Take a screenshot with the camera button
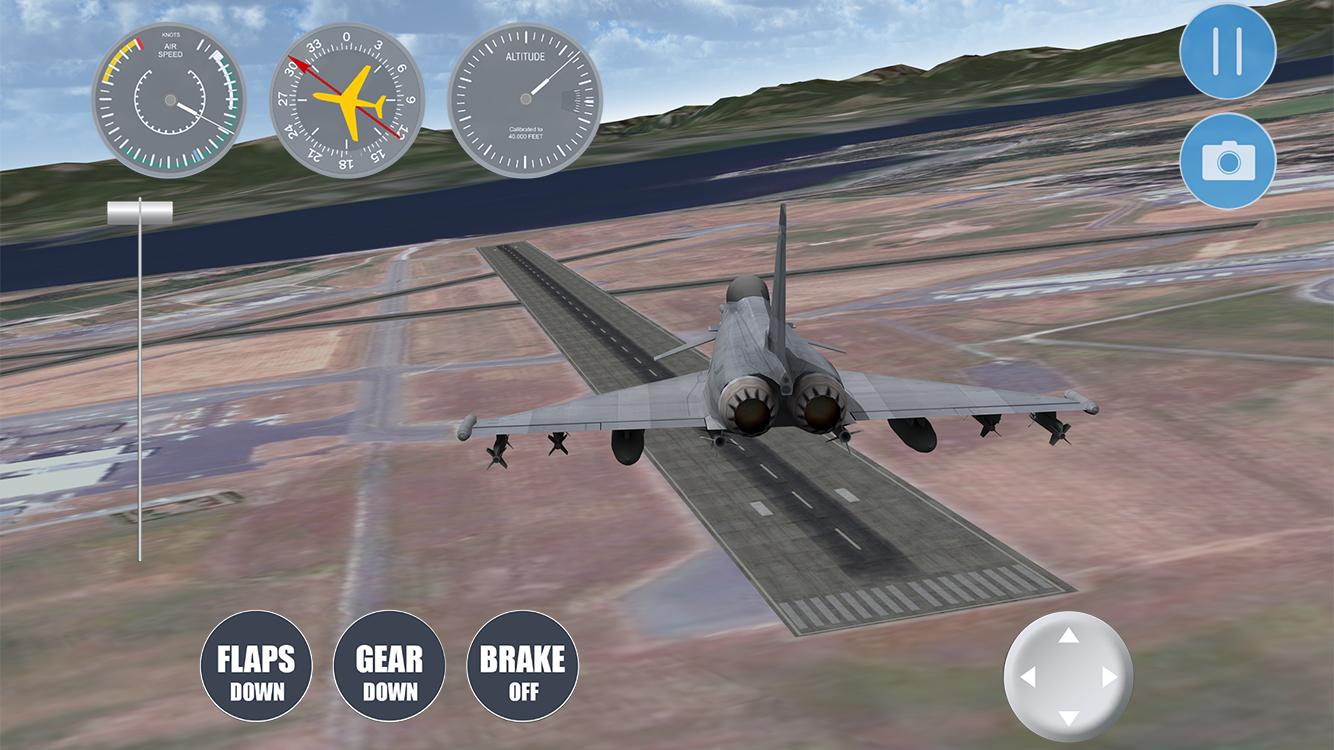 pos(1227,160)
